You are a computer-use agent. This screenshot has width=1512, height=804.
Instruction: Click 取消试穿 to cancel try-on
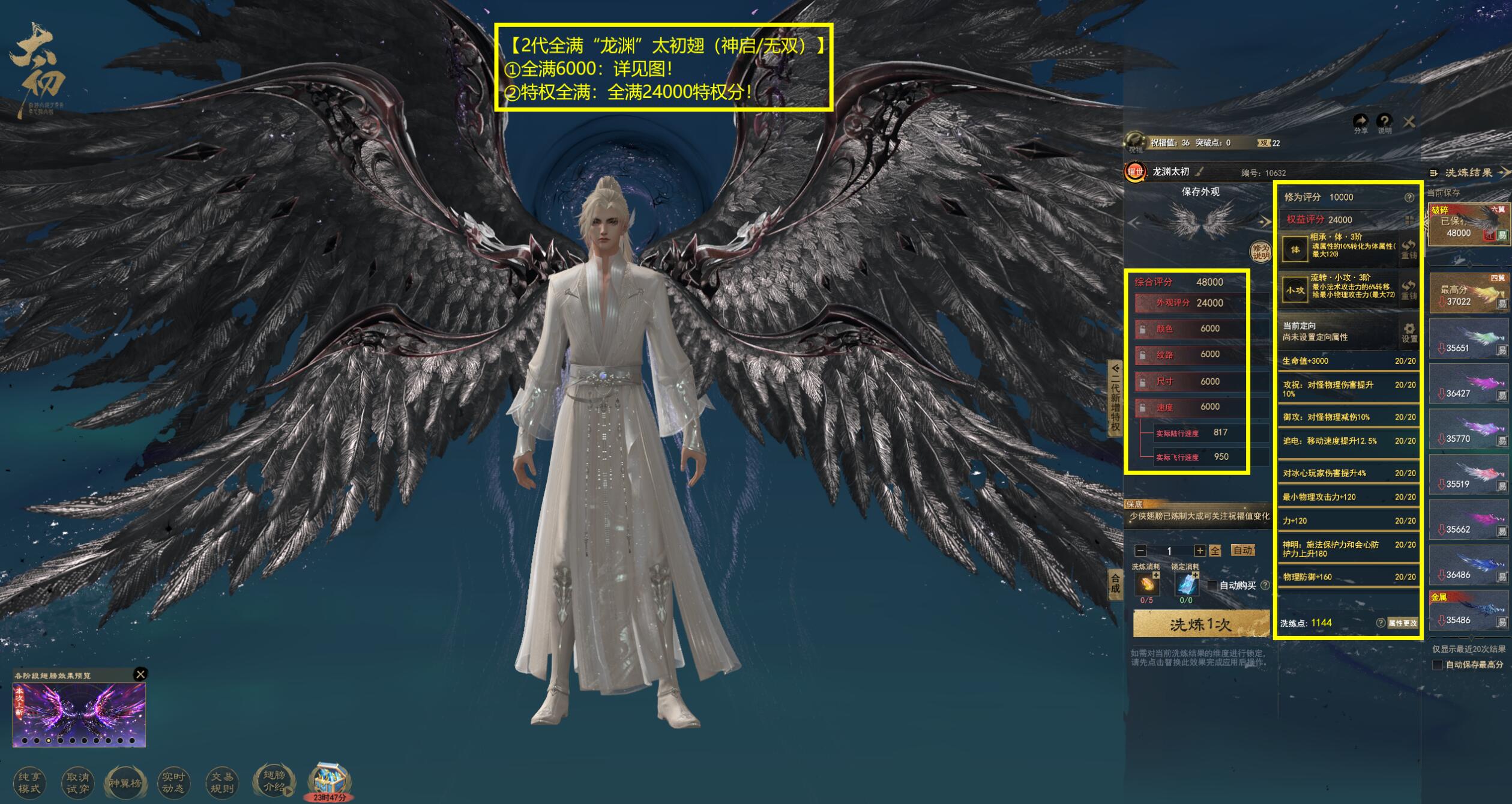click(77, 782)
